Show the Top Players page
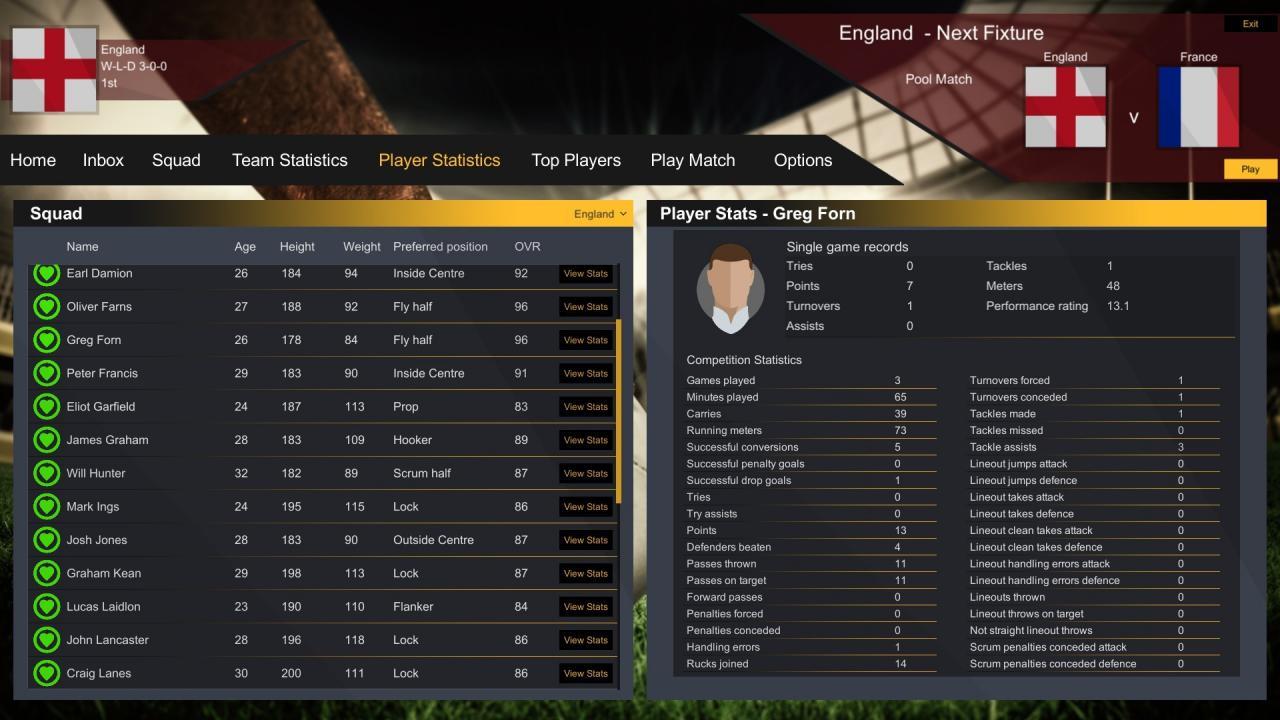 [x=576, y=160]
